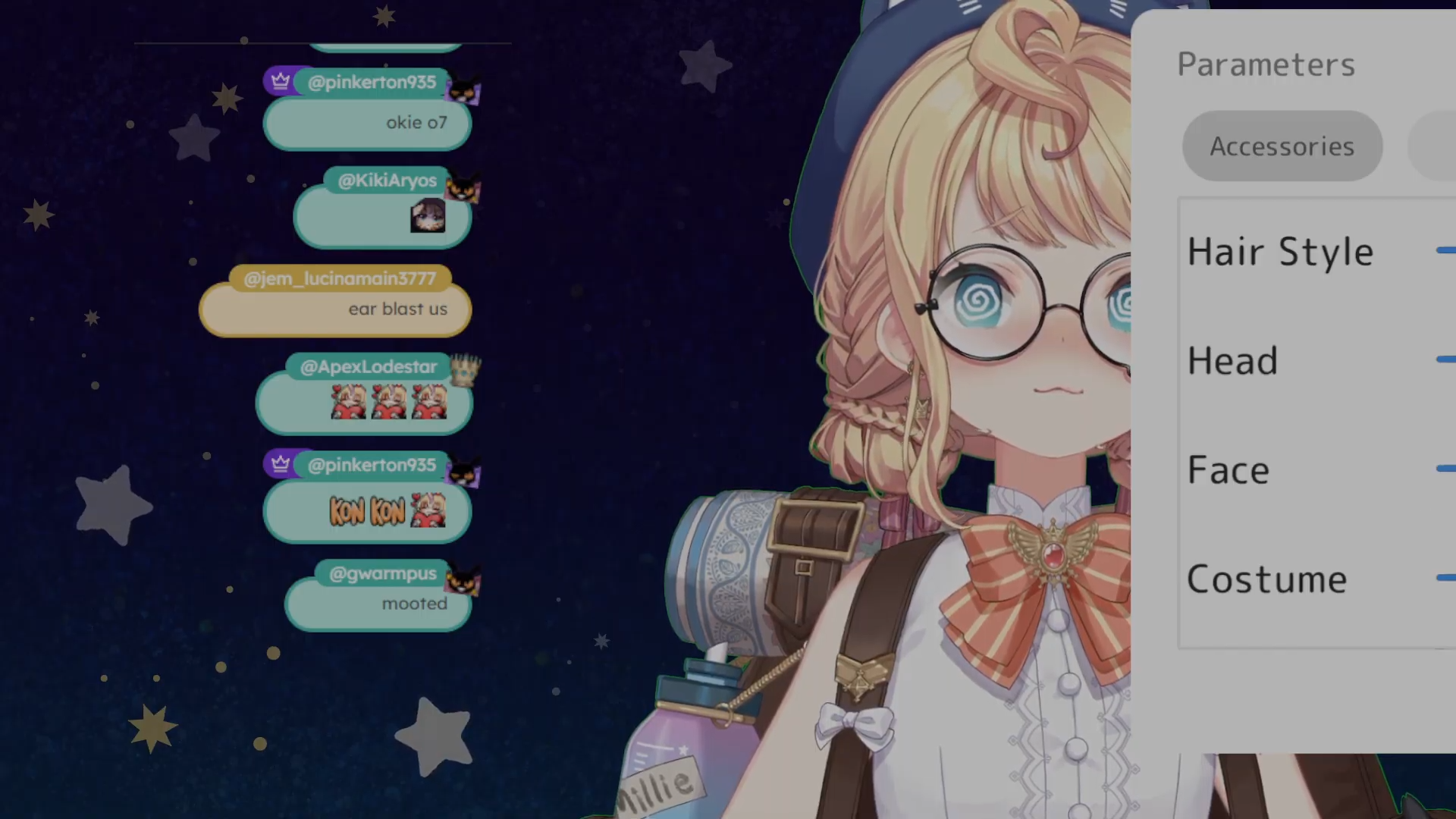The height and width of the screenshot is (819, 1456).
Task: Open the Hair Style parameter row
Action: coord(1280,252)
